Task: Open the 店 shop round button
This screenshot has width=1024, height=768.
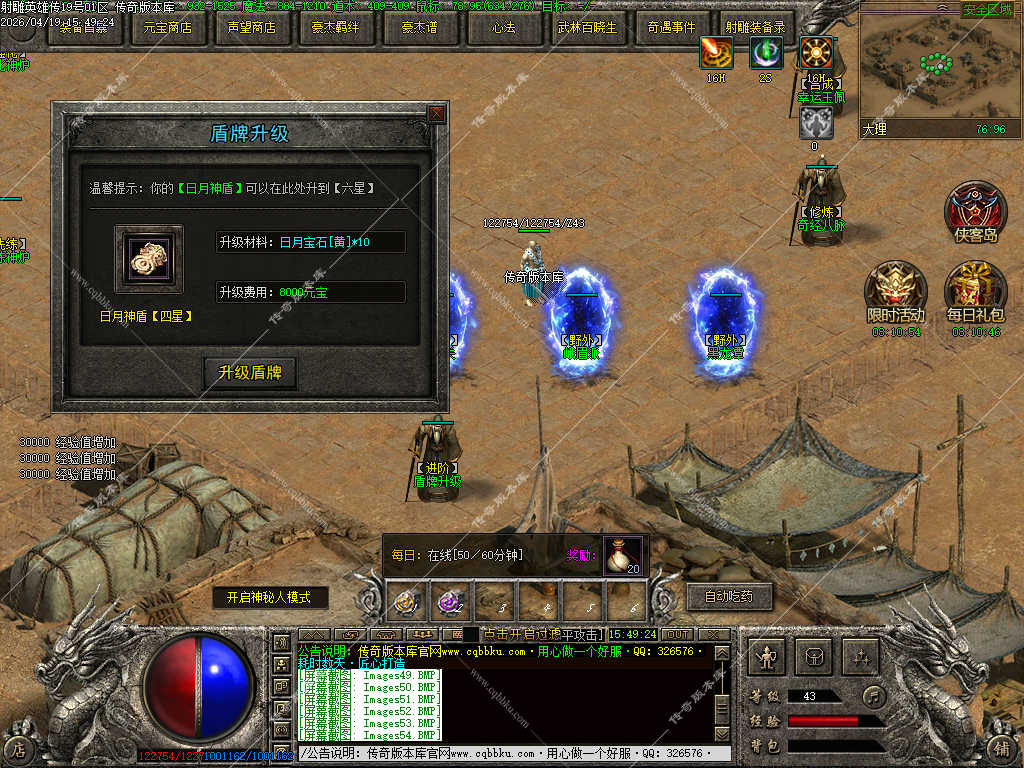Action: tap(19, 748)
